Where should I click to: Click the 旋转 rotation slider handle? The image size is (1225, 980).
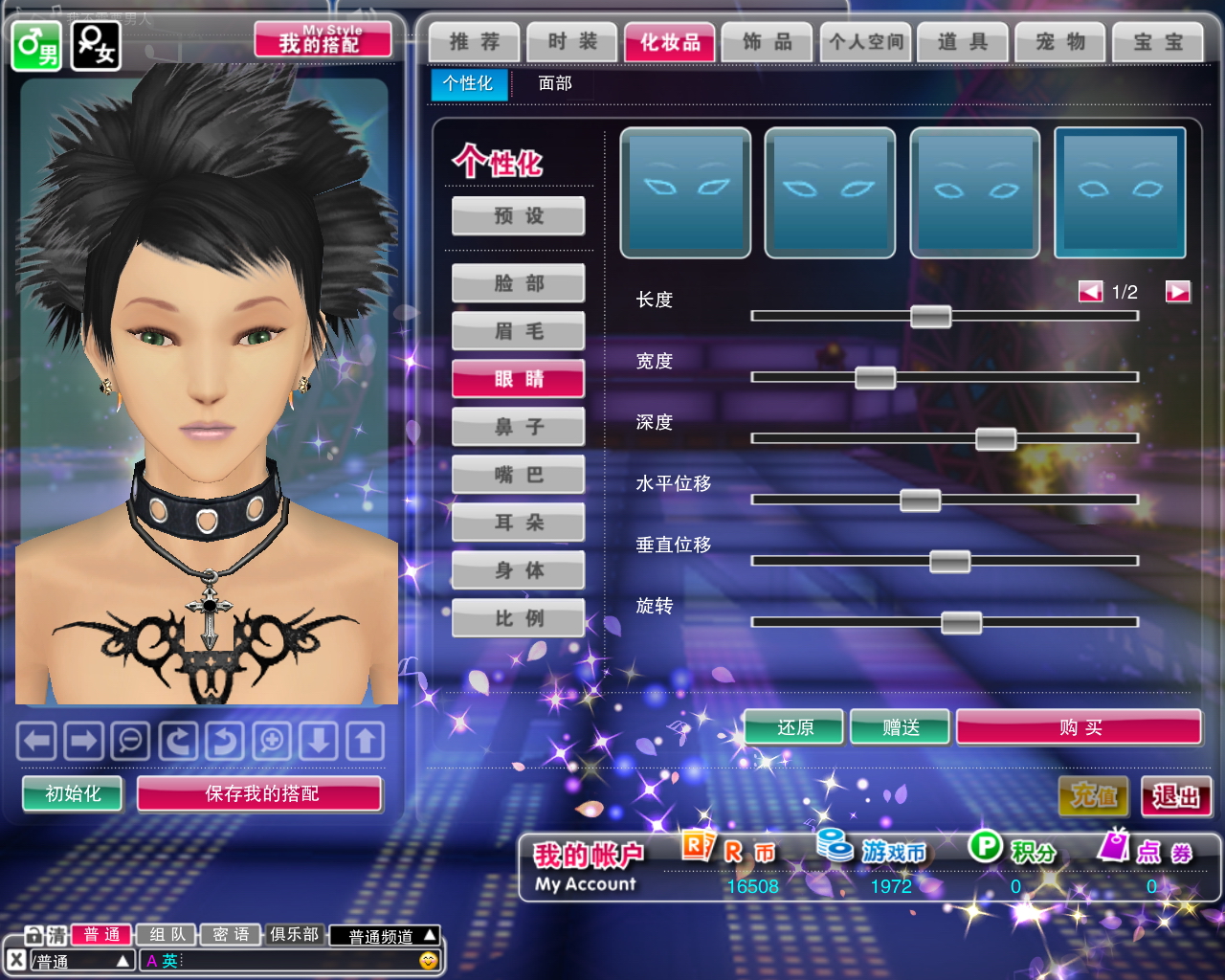tap(961, 623)
